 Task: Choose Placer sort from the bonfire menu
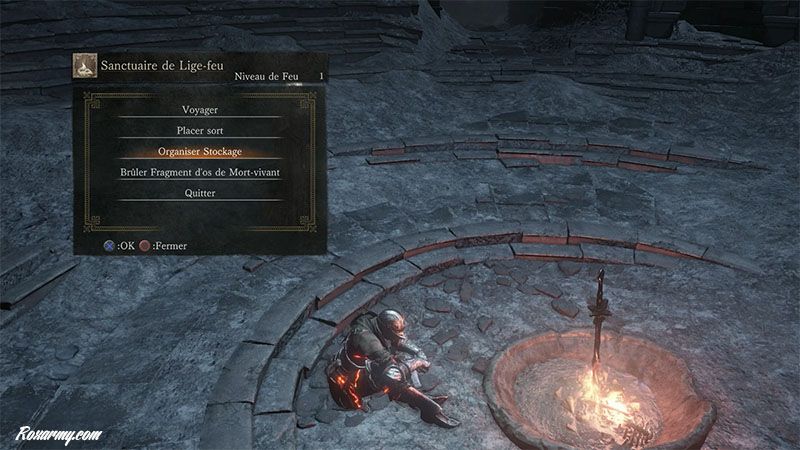[x=200, y=131]
